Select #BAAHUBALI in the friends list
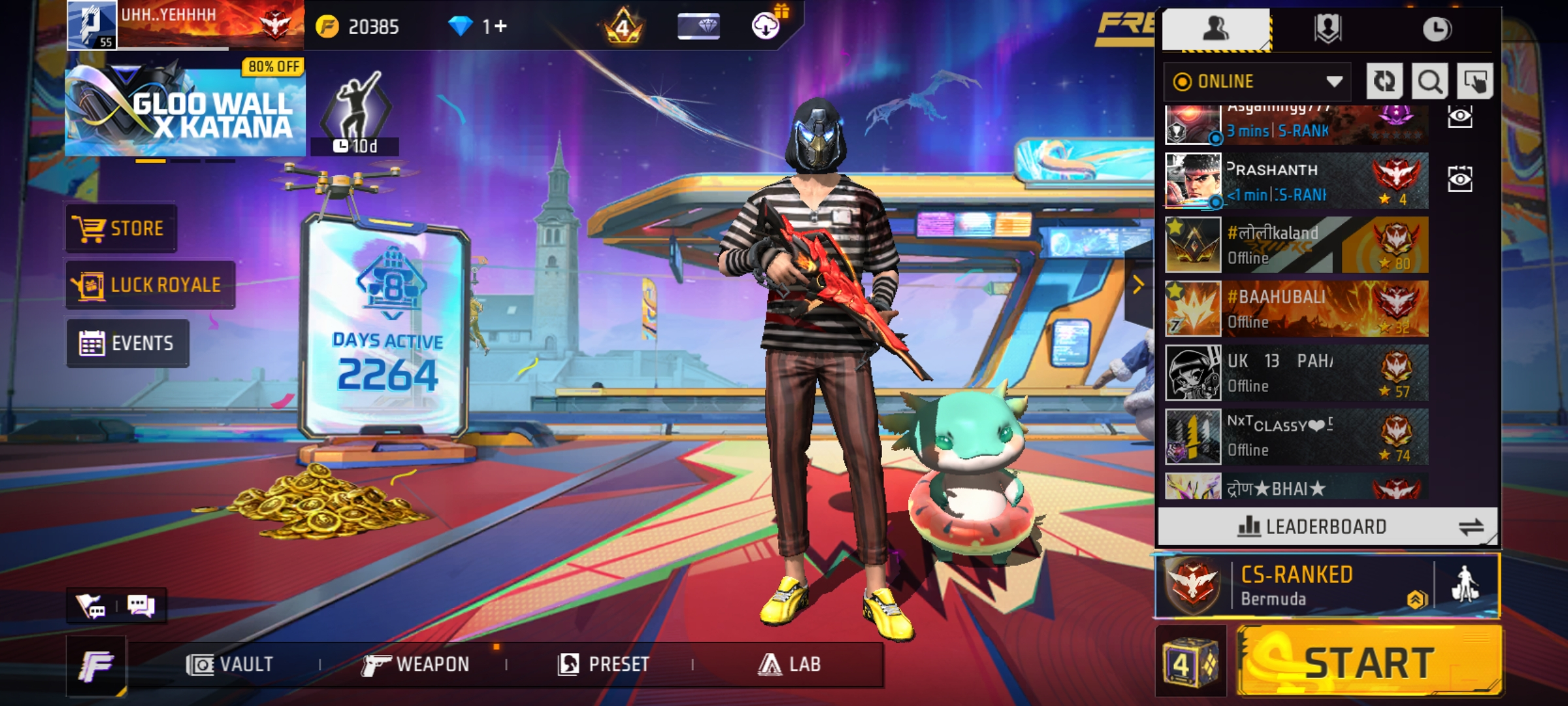The height and width of the screenshot is (706, 1568). pos(1297,309)
